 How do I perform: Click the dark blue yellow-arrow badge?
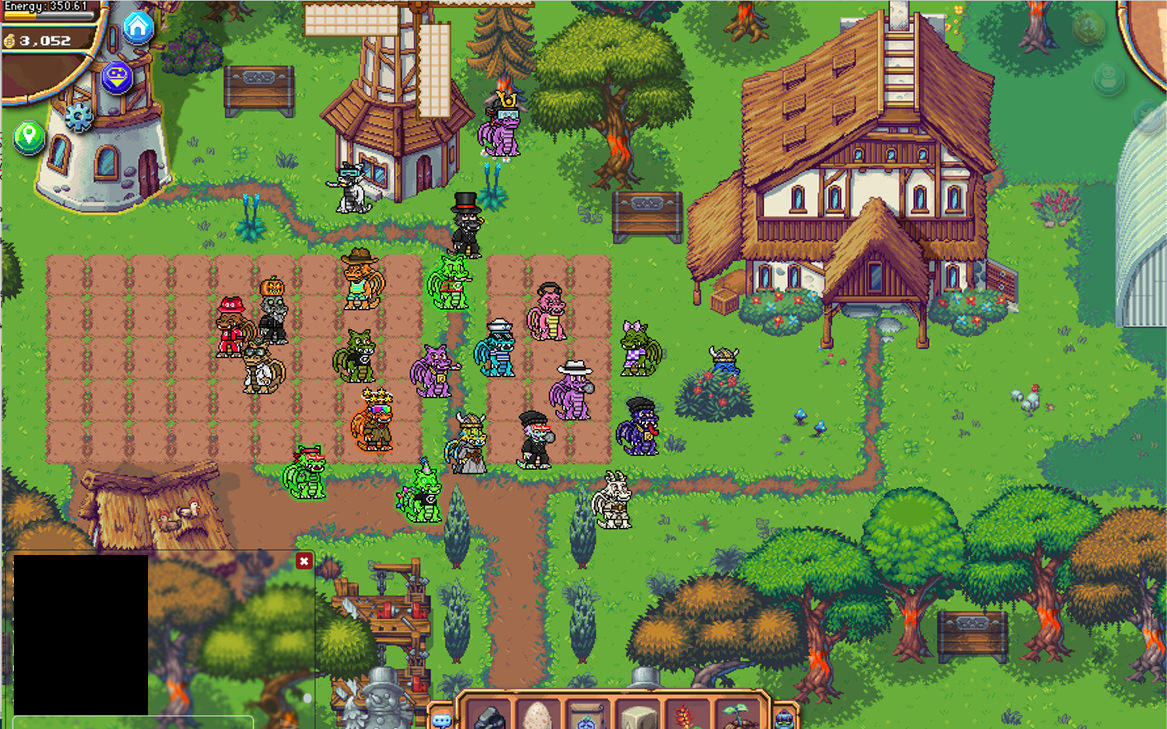117,76
